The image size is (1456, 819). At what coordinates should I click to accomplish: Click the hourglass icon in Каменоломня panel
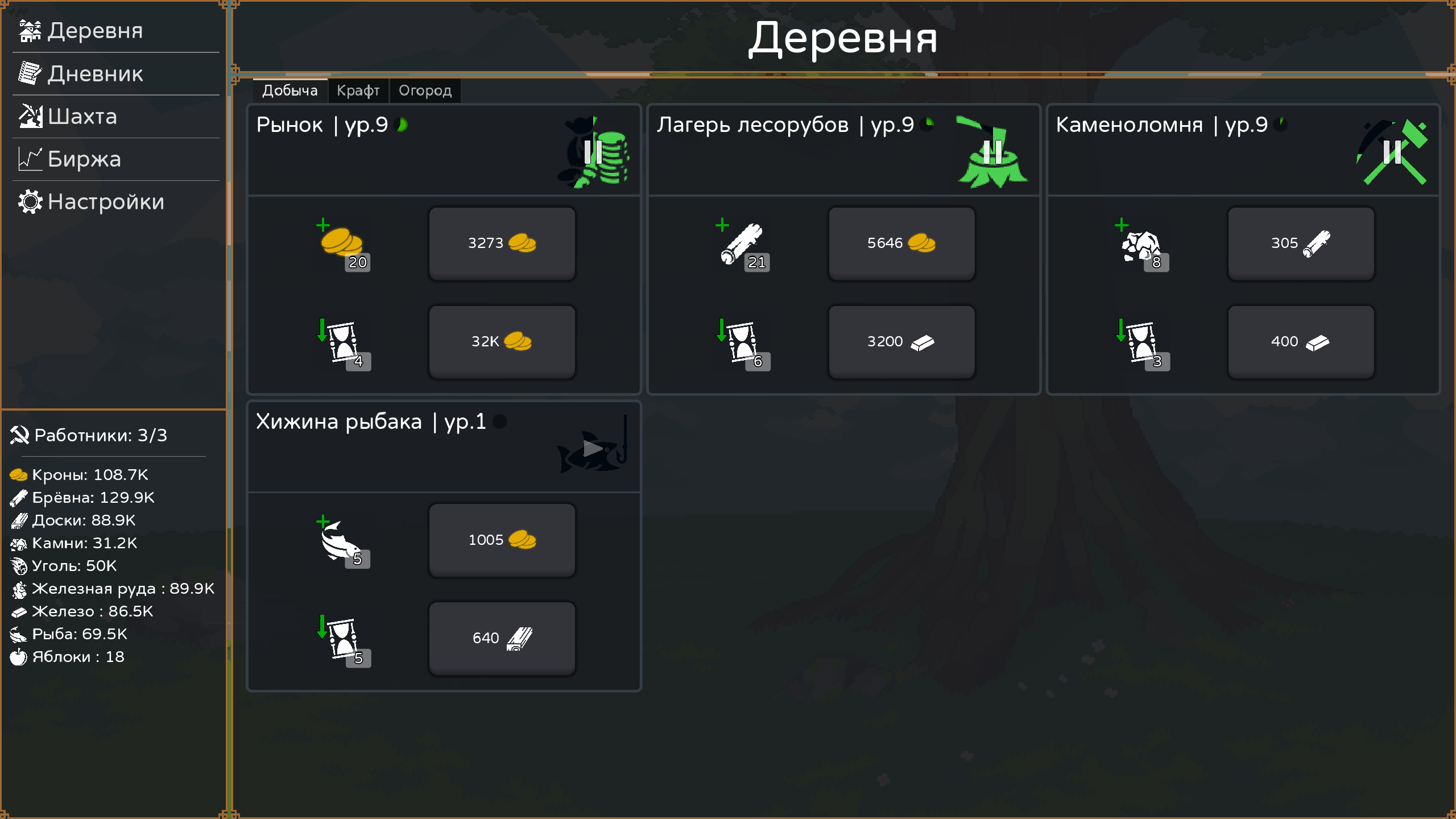1141,341
